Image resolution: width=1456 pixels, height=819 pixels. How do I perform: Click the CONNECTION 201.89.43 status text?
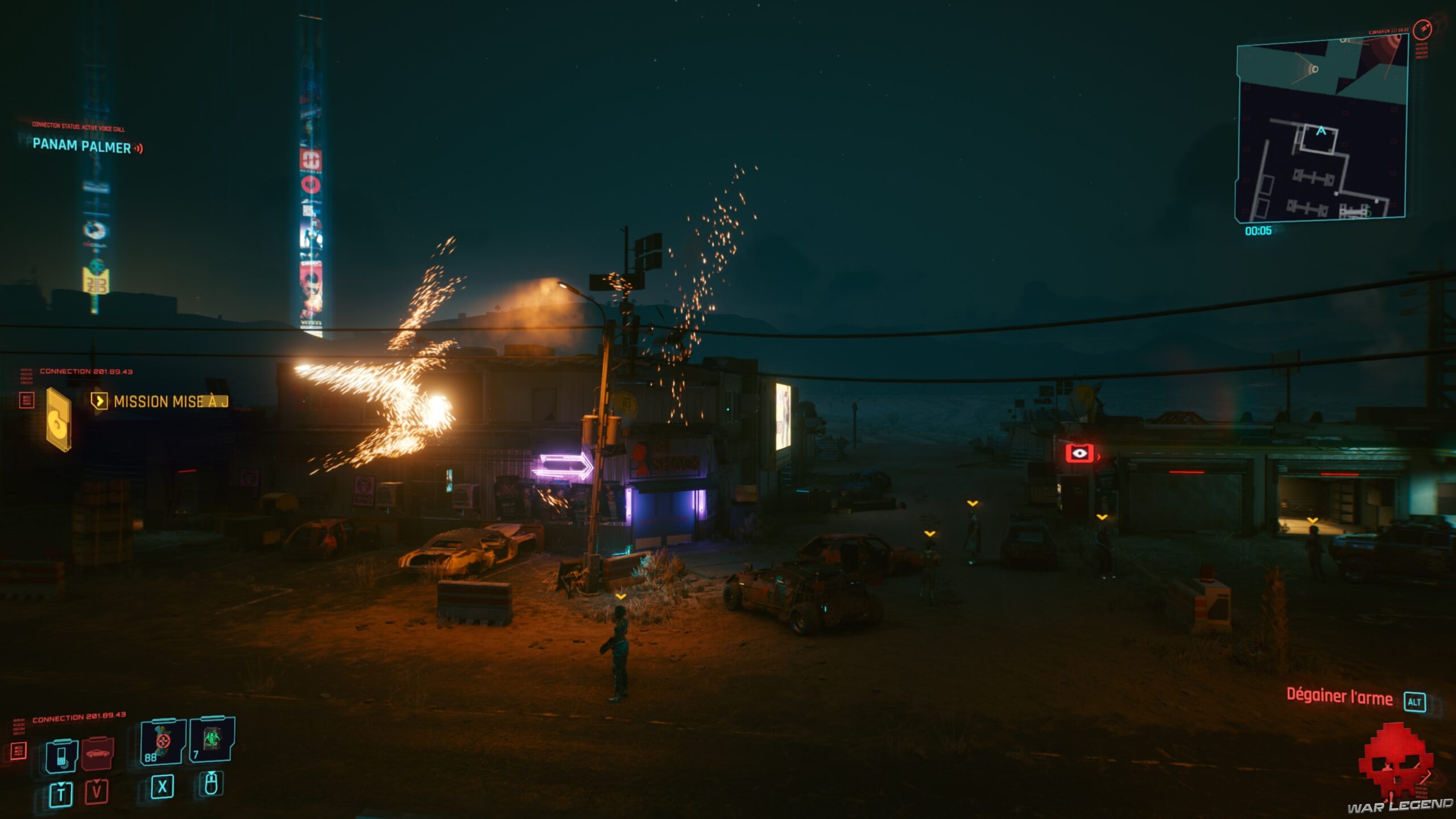pyautogui.click(x=79, y=718)
